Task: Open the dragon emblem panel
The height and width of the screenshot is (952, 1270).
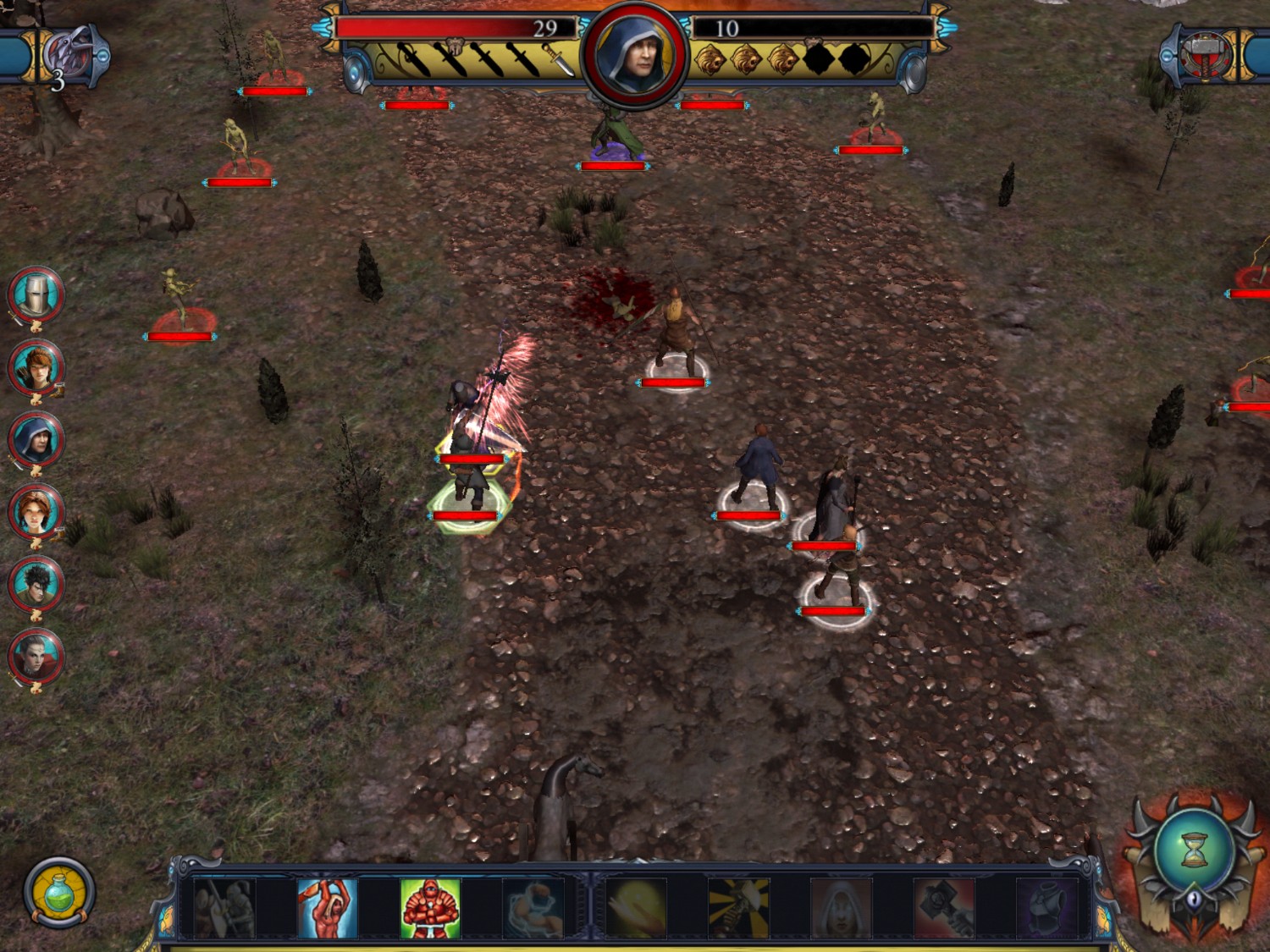Action: click(69, 54)
